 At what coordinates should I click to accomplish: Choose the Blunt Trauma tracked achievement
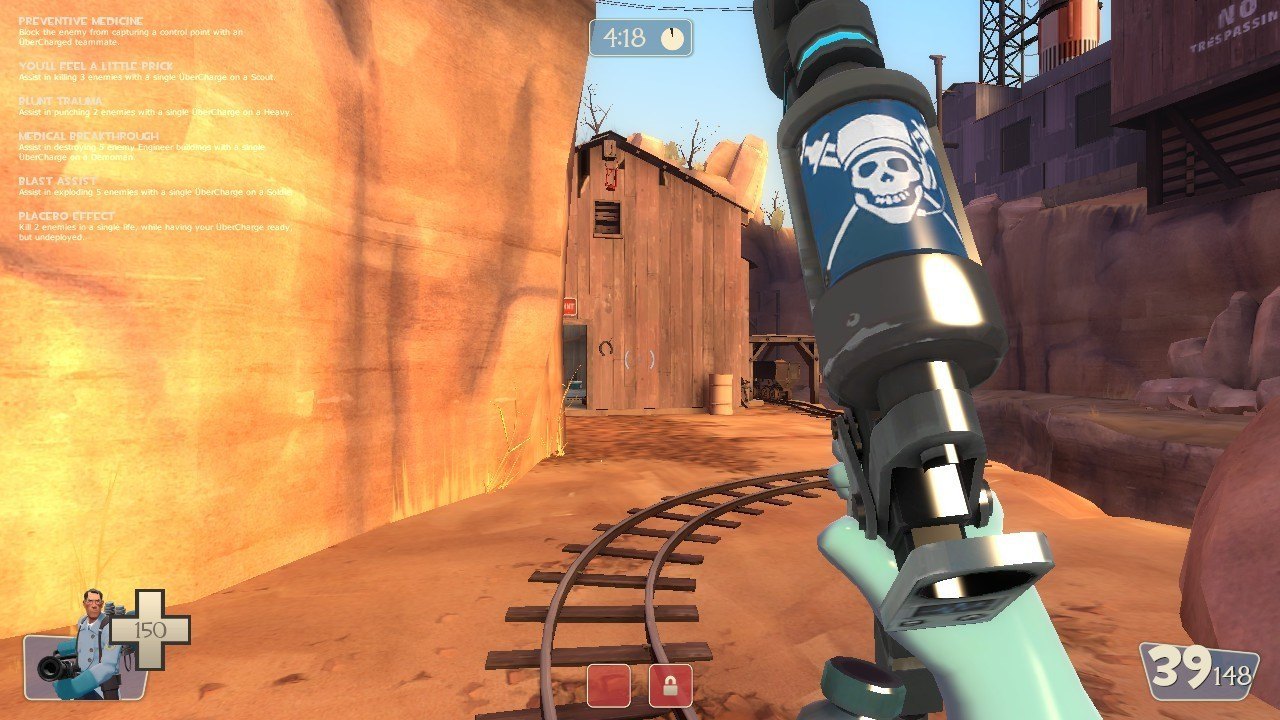(62, 101)
